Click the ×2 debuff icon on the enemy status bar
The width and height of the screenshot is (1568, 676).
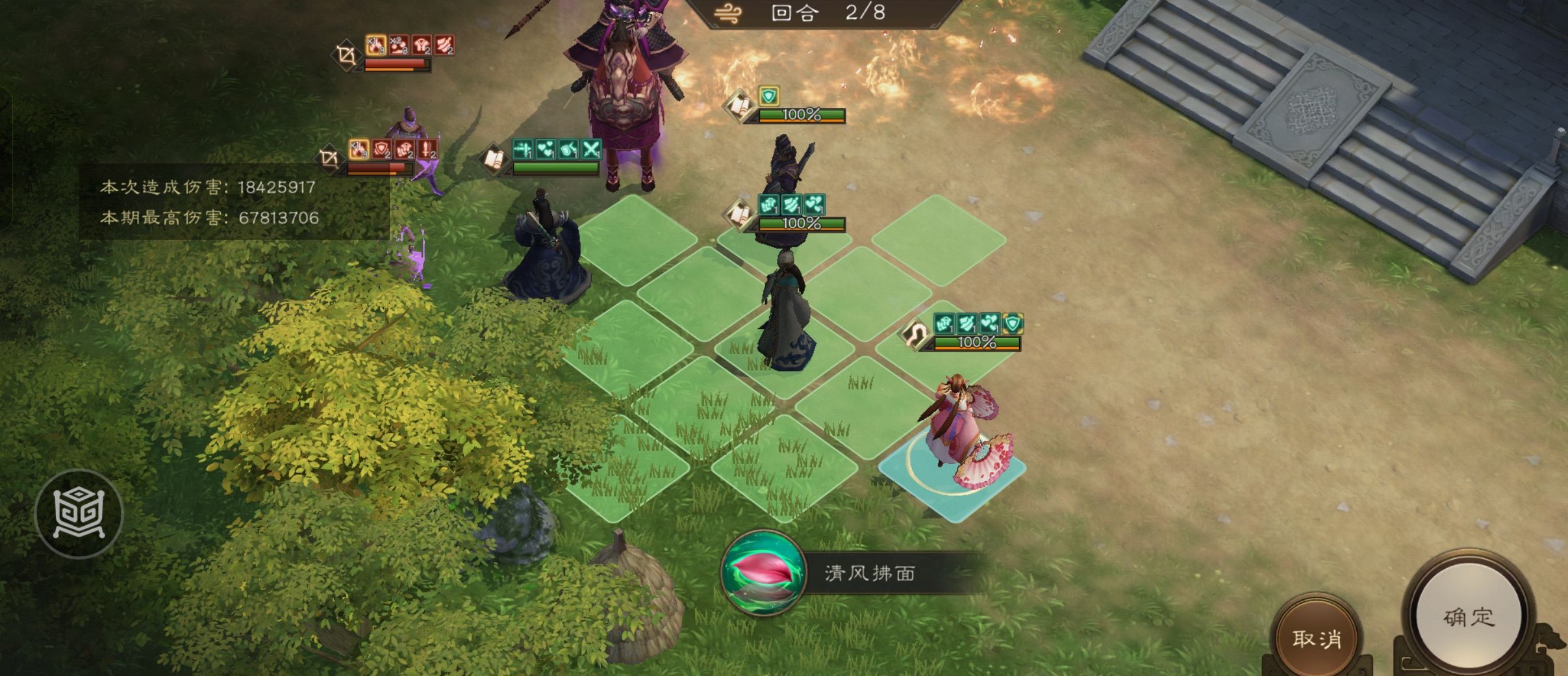pos(399,44)
